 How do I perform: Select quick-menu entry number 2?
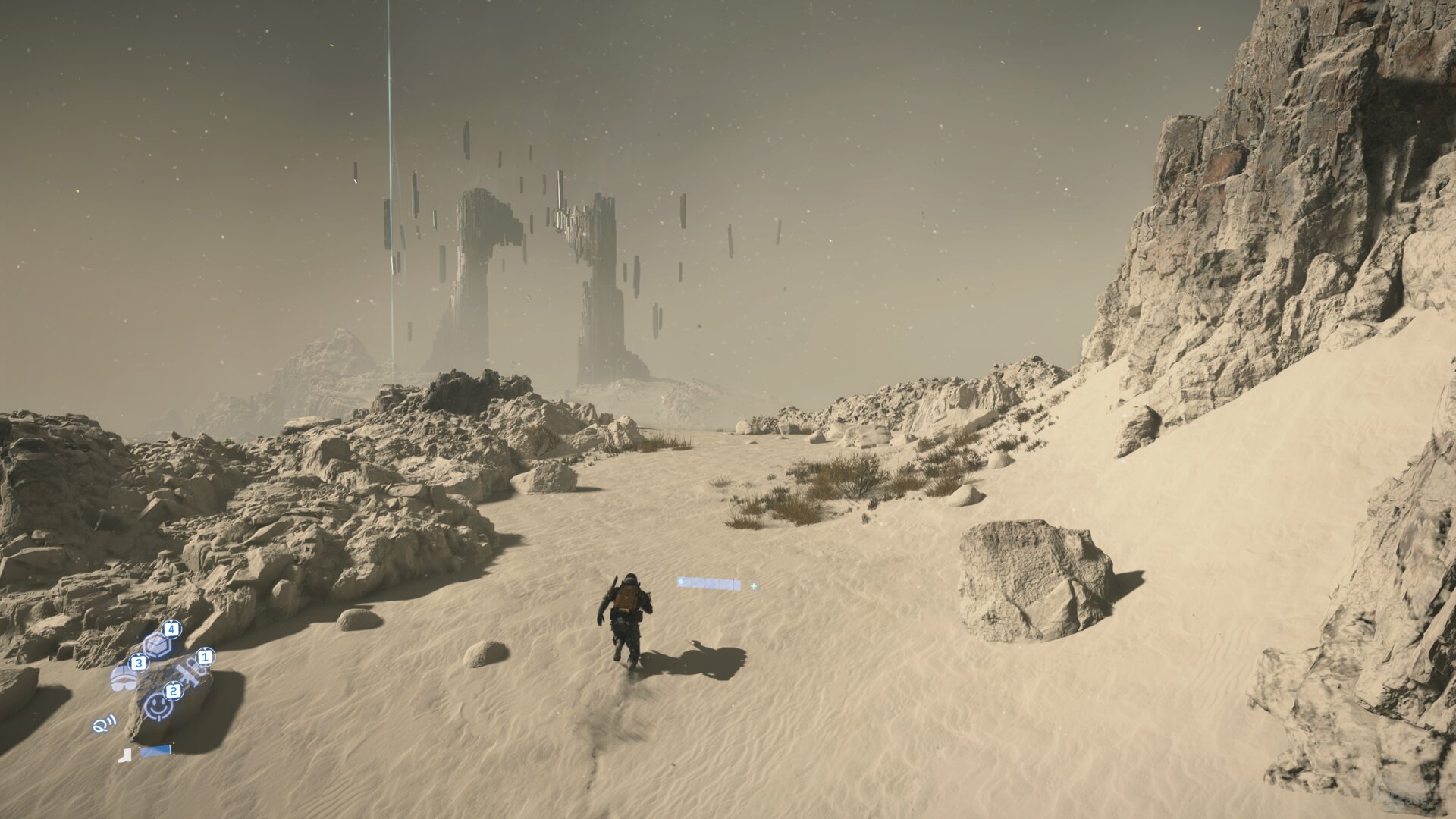tap(173, 689)
